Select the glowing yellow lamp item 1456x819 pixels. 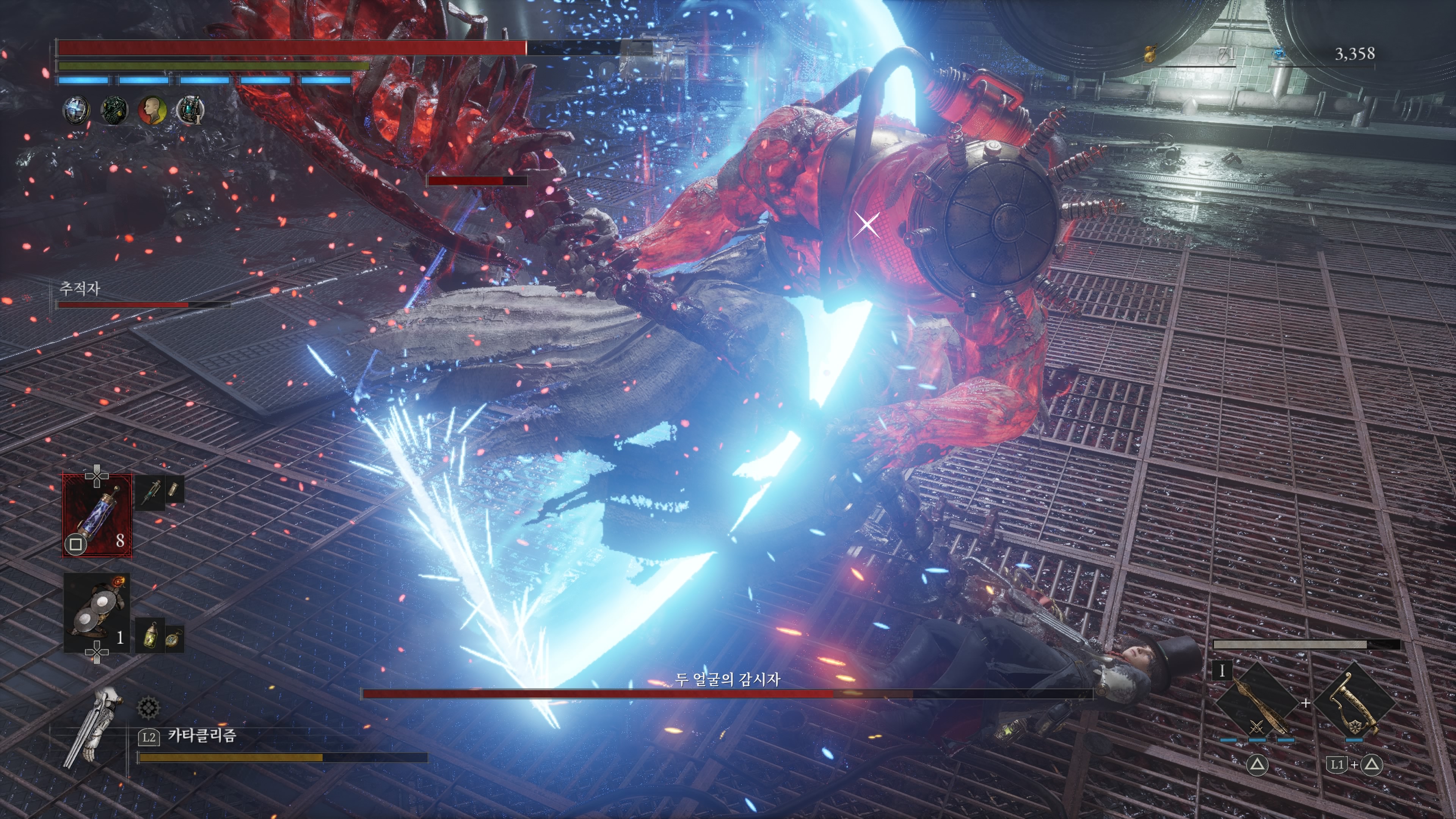[x=150, y=637]
